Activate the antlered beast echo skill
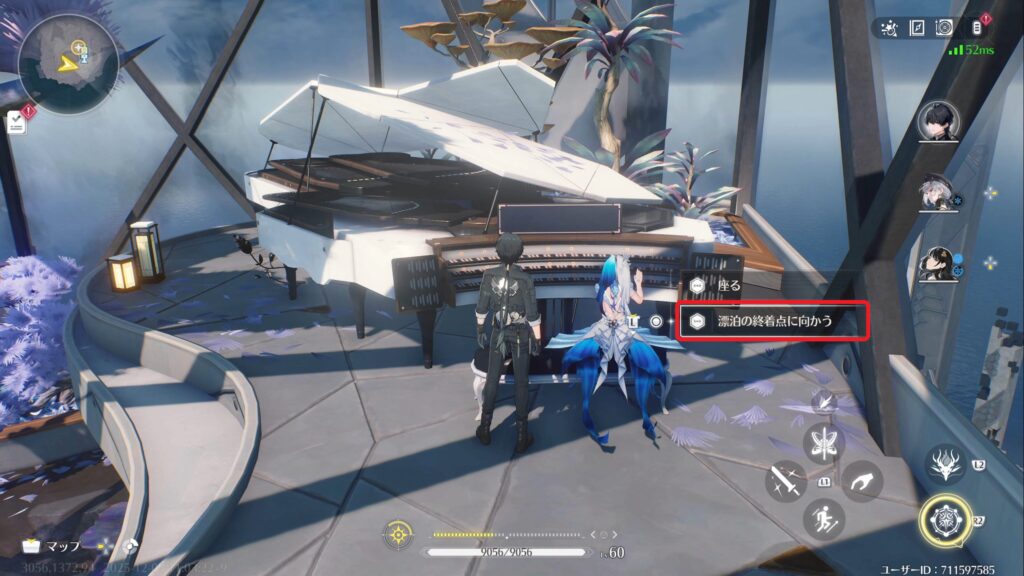The image size is (1024, 576). tap(945, 464)
